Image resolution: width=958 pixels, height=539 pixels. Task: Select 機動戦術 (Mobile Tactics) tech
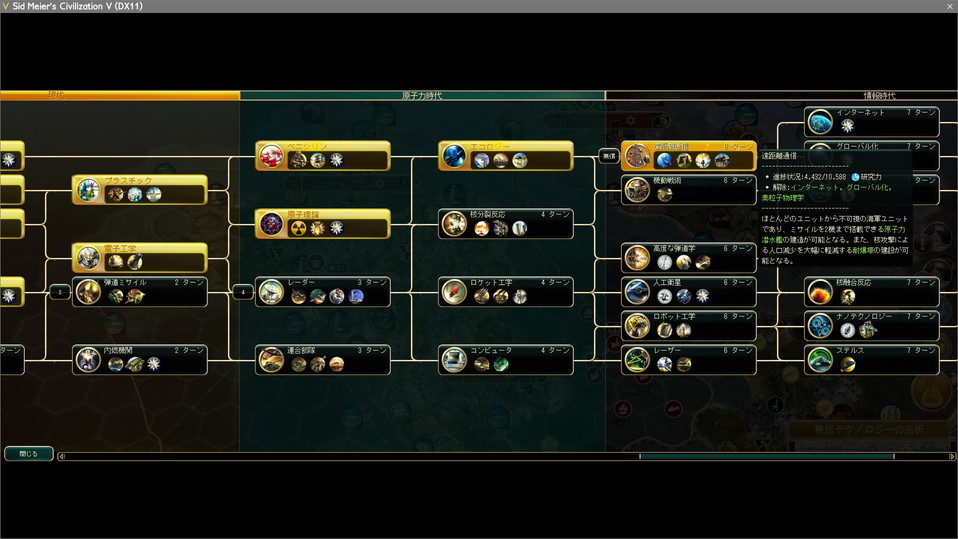coord(688,189)
